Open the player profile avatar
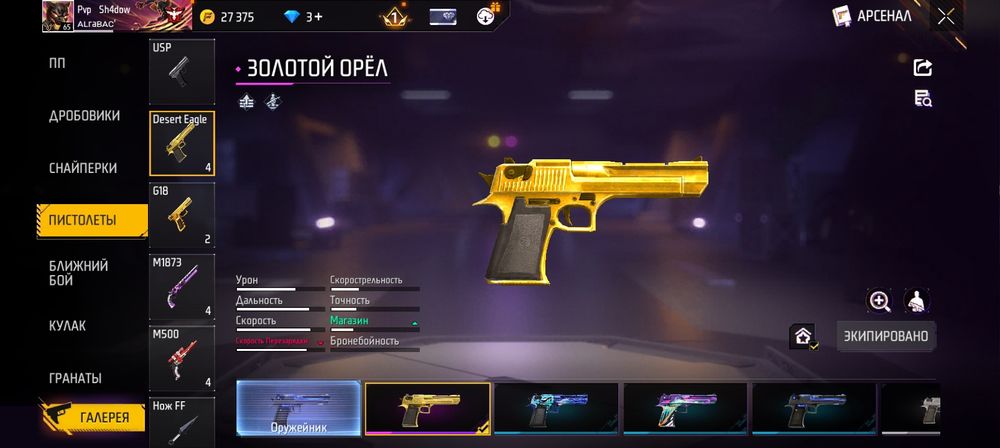This screenshot has width=1000, height=448. pyautogui.click(x=57, y=16)
